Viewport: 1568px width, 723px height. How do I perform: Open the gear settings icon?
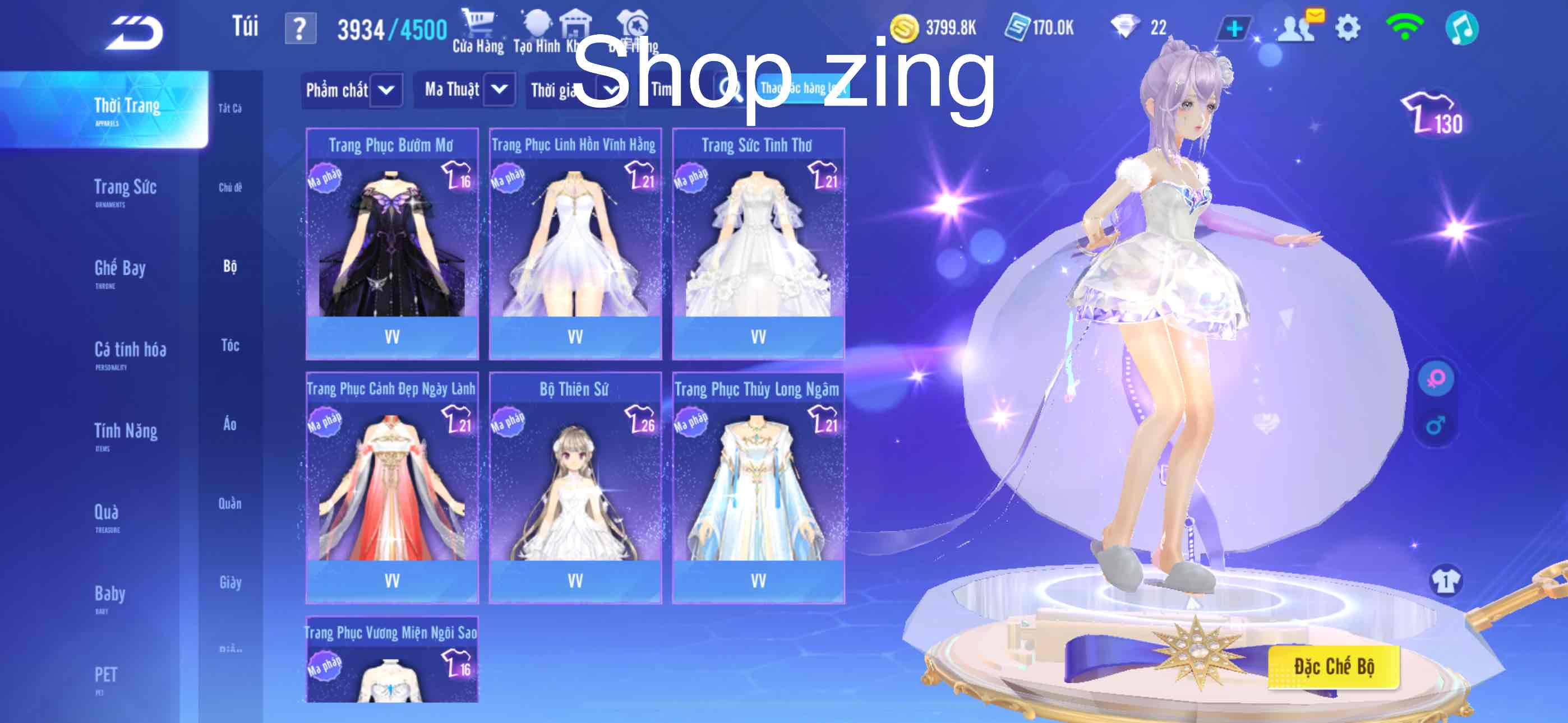[x=1348, y=28]
